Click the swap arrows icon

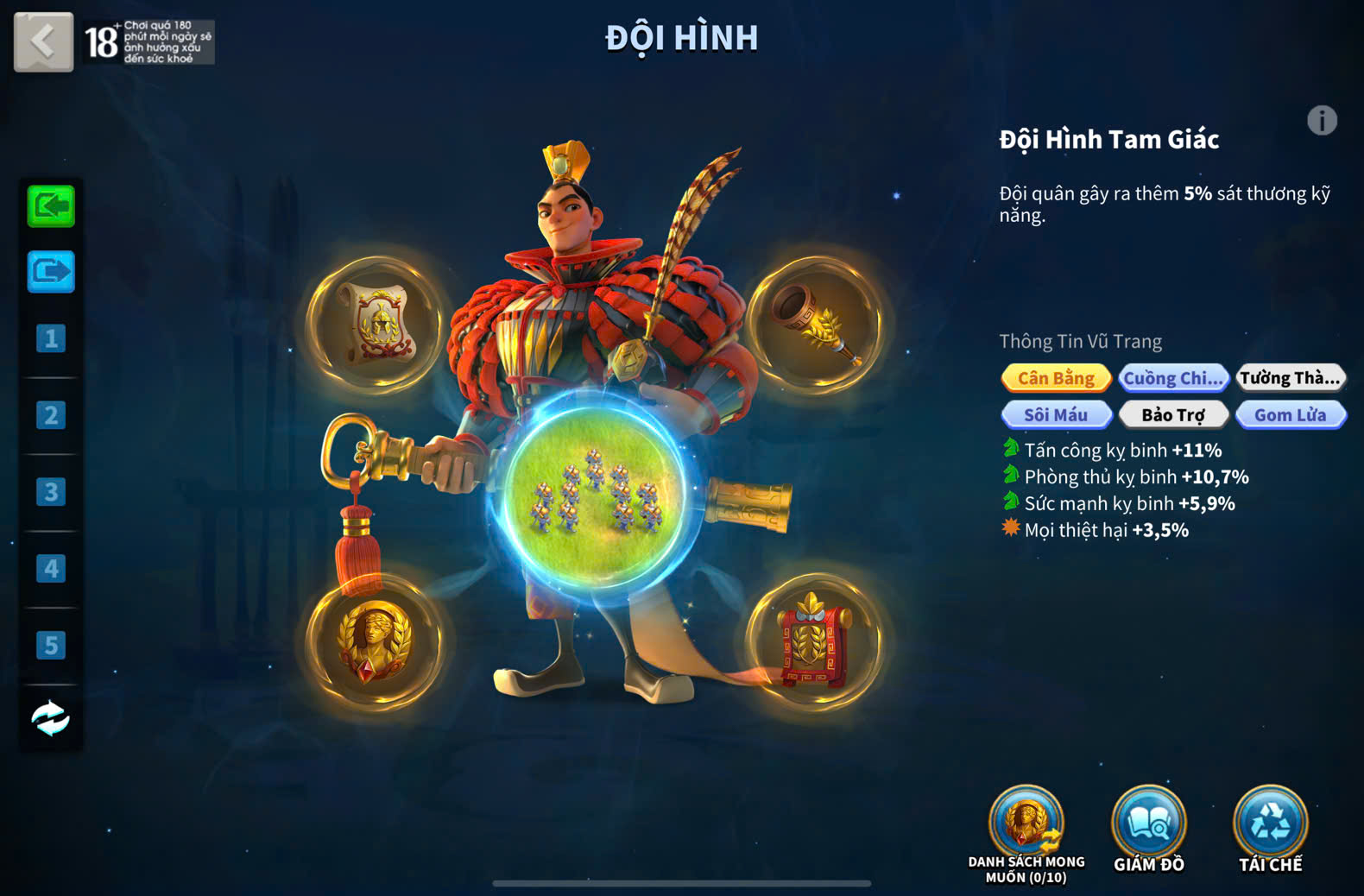[x=51, y=718]
